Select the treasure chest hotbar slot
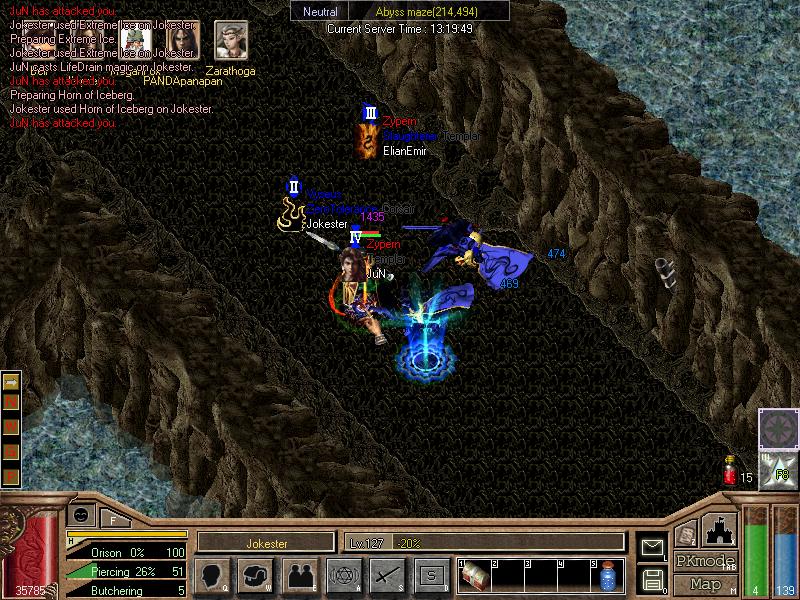Viewport: 800px width, 600px height. (477, 576)
